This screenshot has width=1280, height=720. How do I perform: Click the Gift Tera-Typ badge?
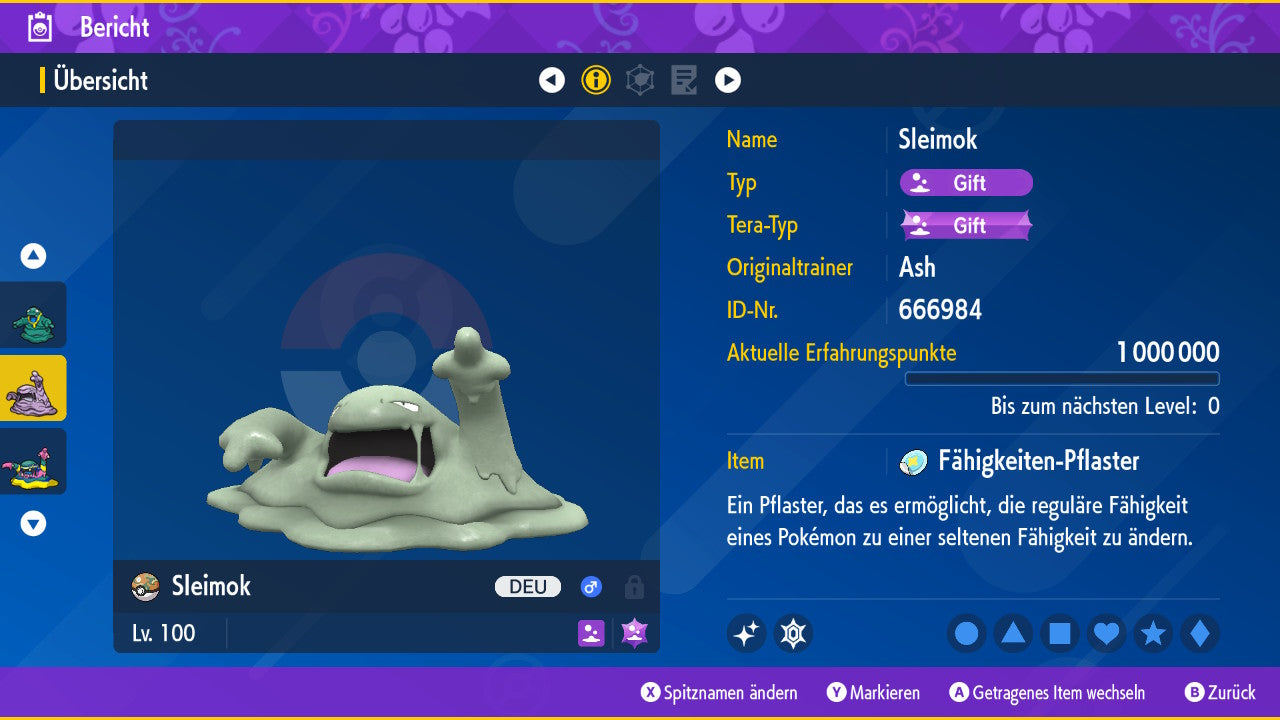point(966,225)
